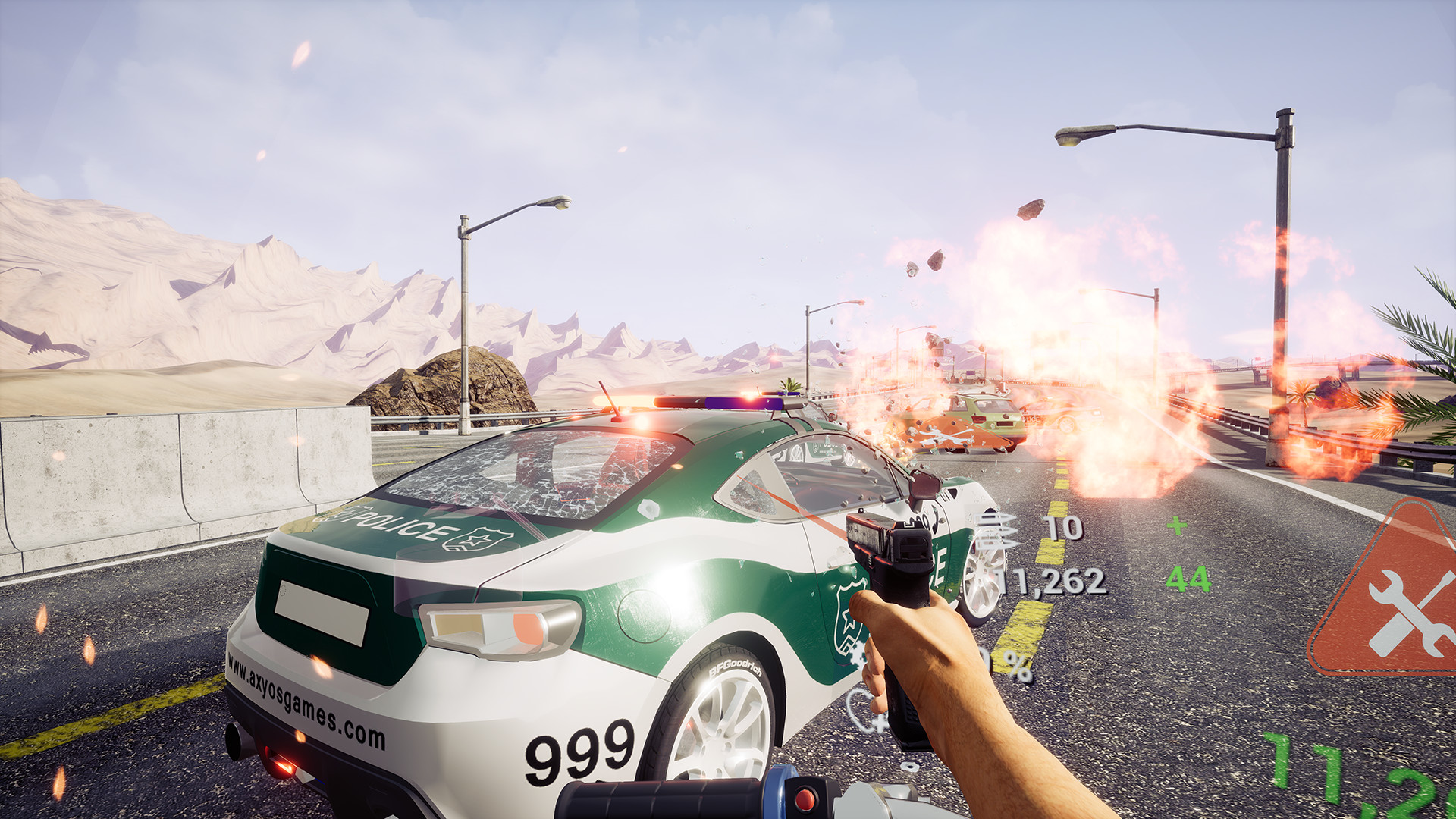Click the pistol silhouette icon near the crosshair
Screen dimensions: 1456x819
872,720
